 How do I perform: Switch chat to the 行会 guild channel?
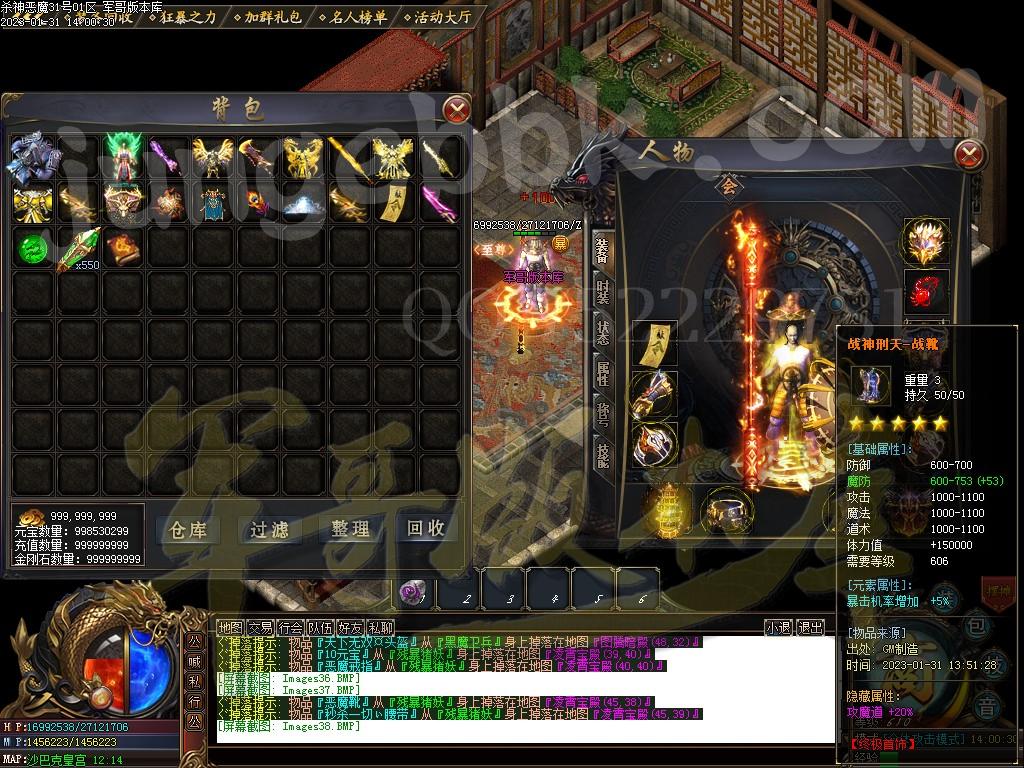(x=290, y=627)
